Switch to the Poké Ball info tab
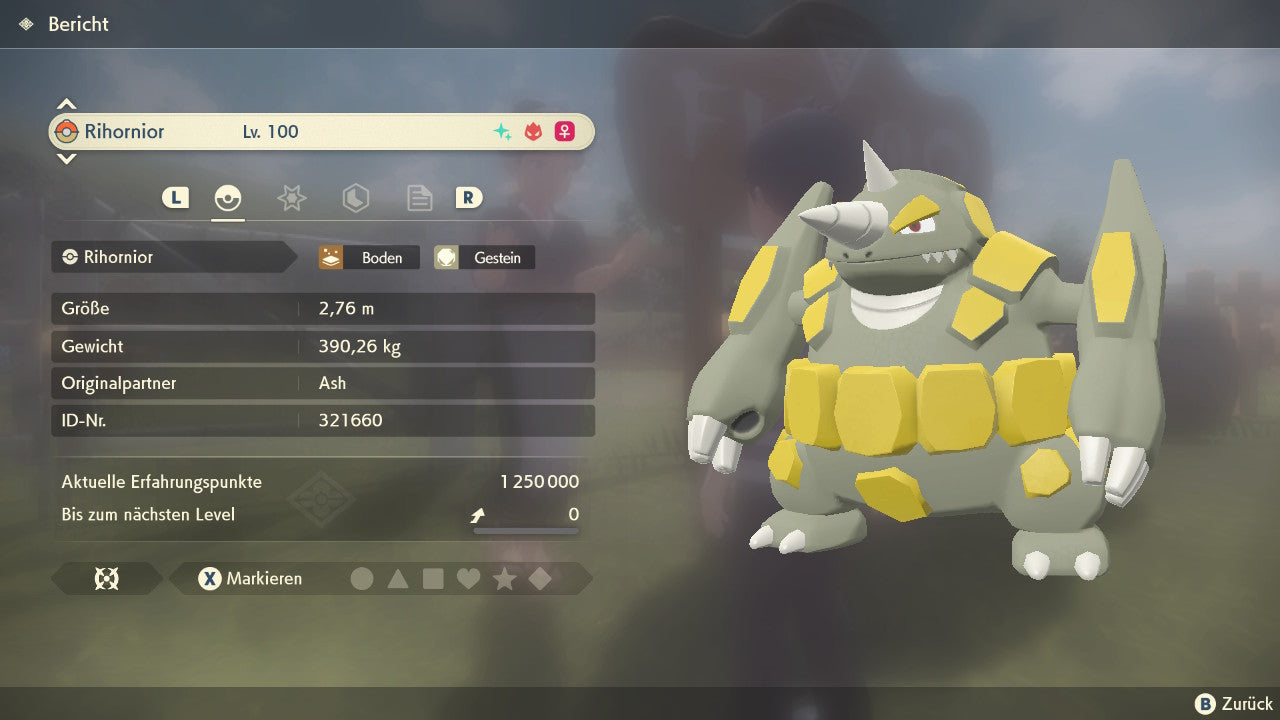This screenshot has width=1280, height=720. click(228, 198)
